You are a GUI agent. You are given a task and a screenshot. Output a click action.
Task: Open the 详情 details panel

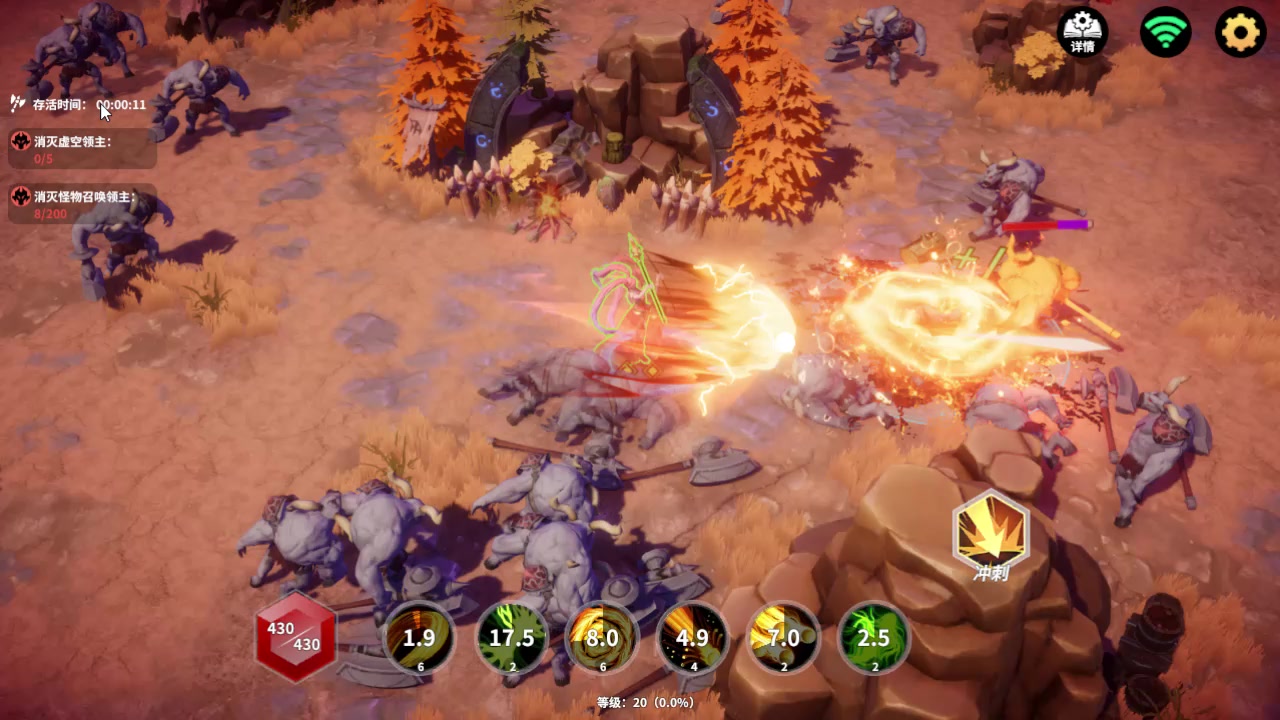click(x=1082, y=32)
